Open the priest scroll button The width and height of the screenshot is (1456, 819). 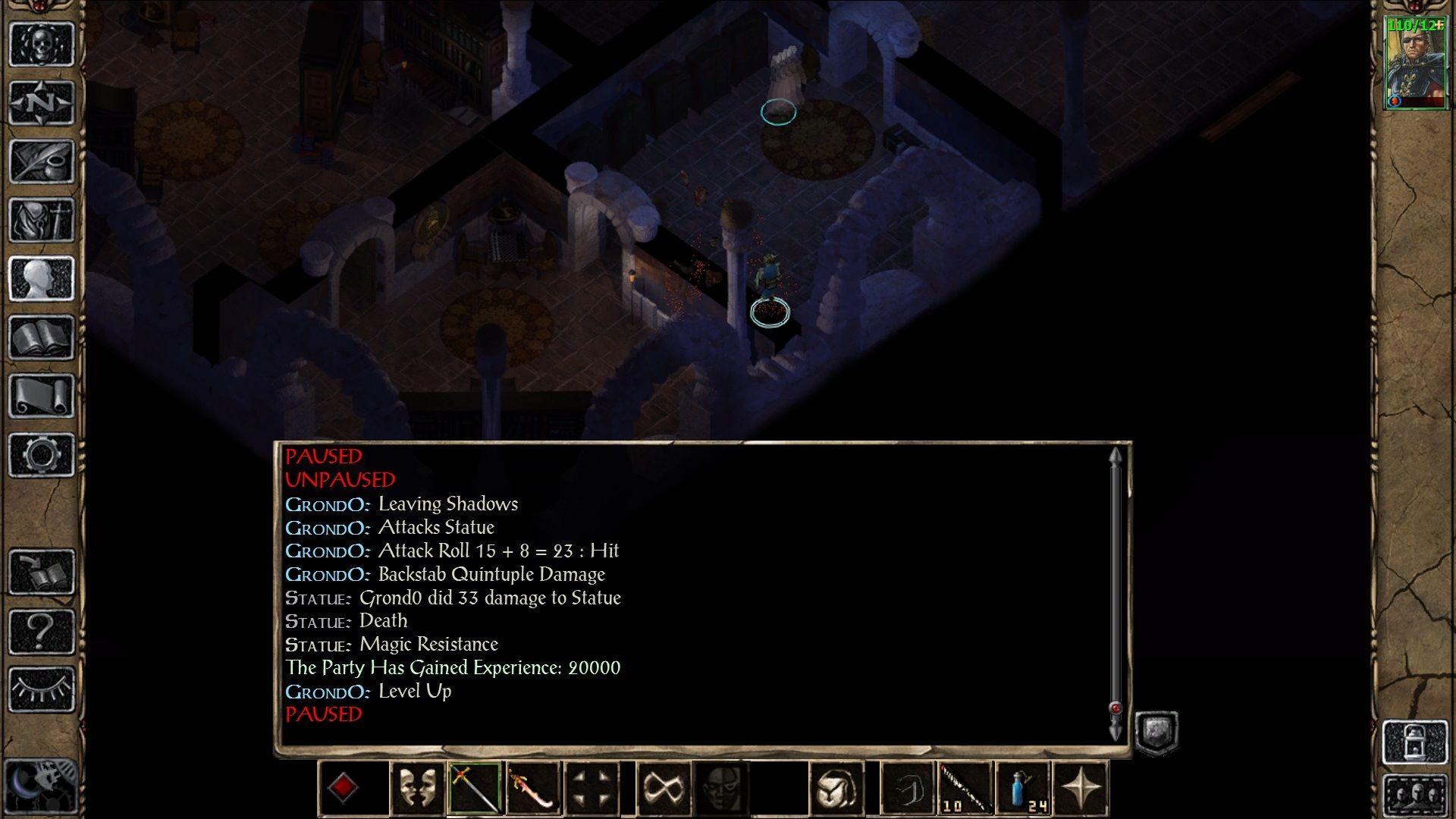[42, 396]
